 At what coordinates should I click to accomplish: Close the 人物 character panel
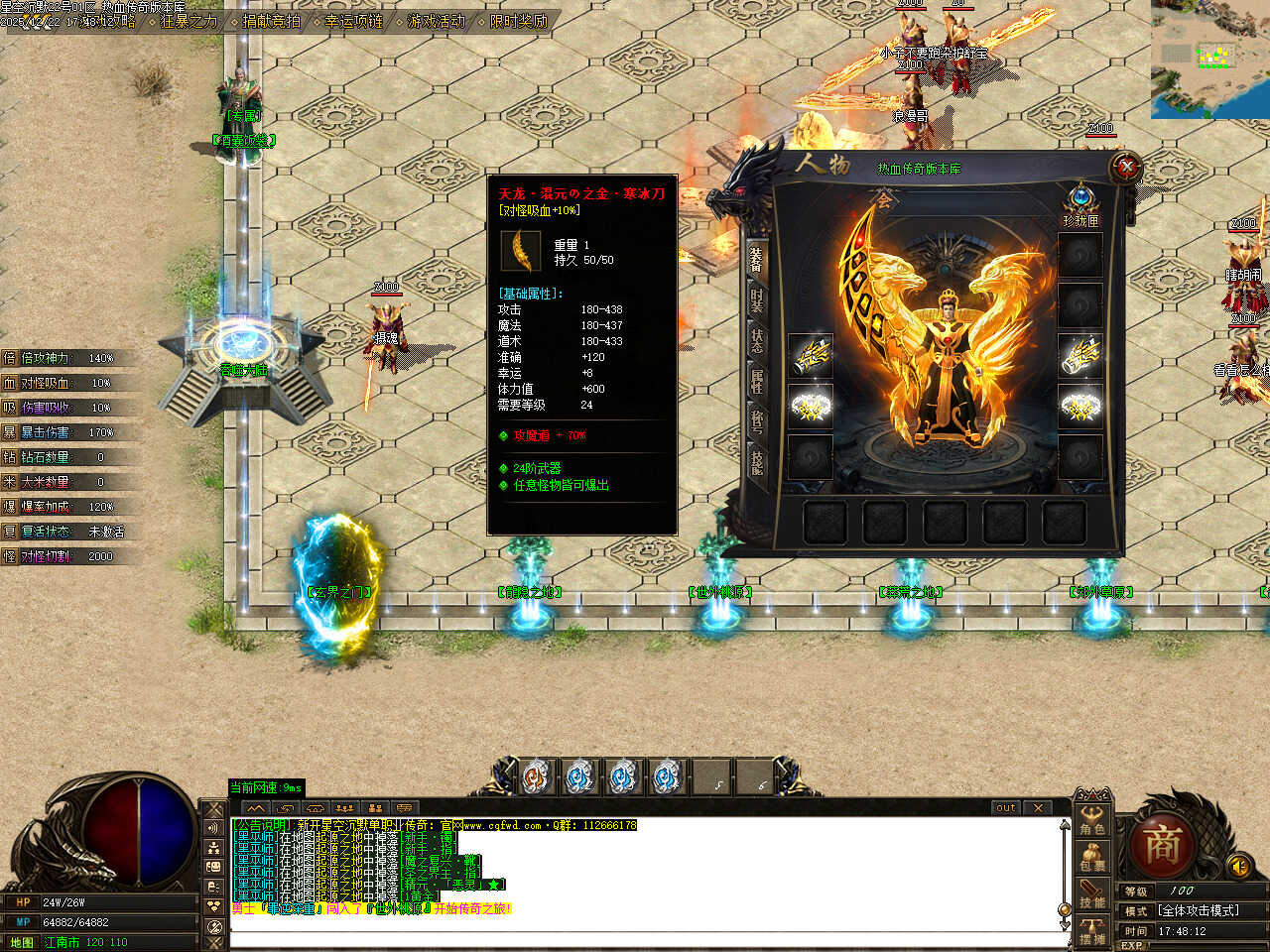(1125, 167)
